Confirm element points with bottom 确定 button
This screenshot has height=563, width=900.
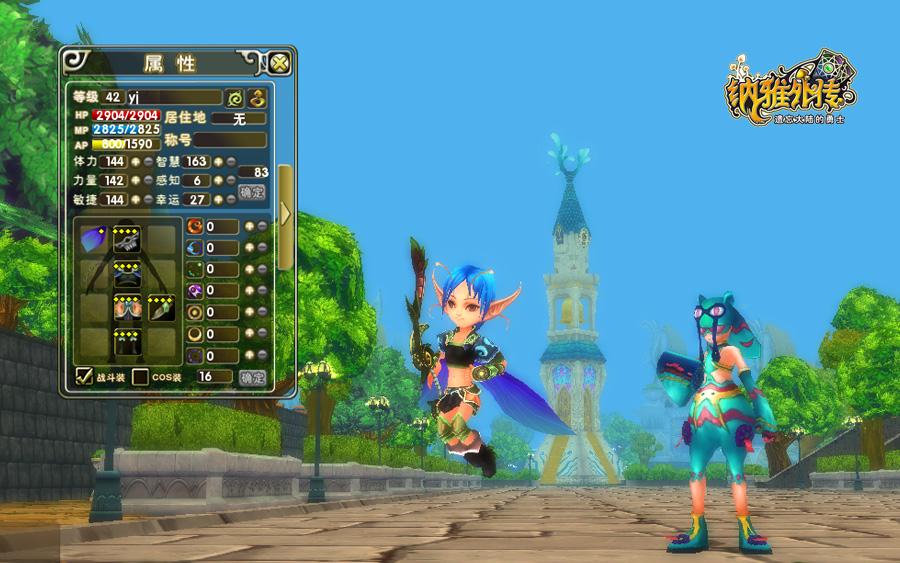[252, 377]
